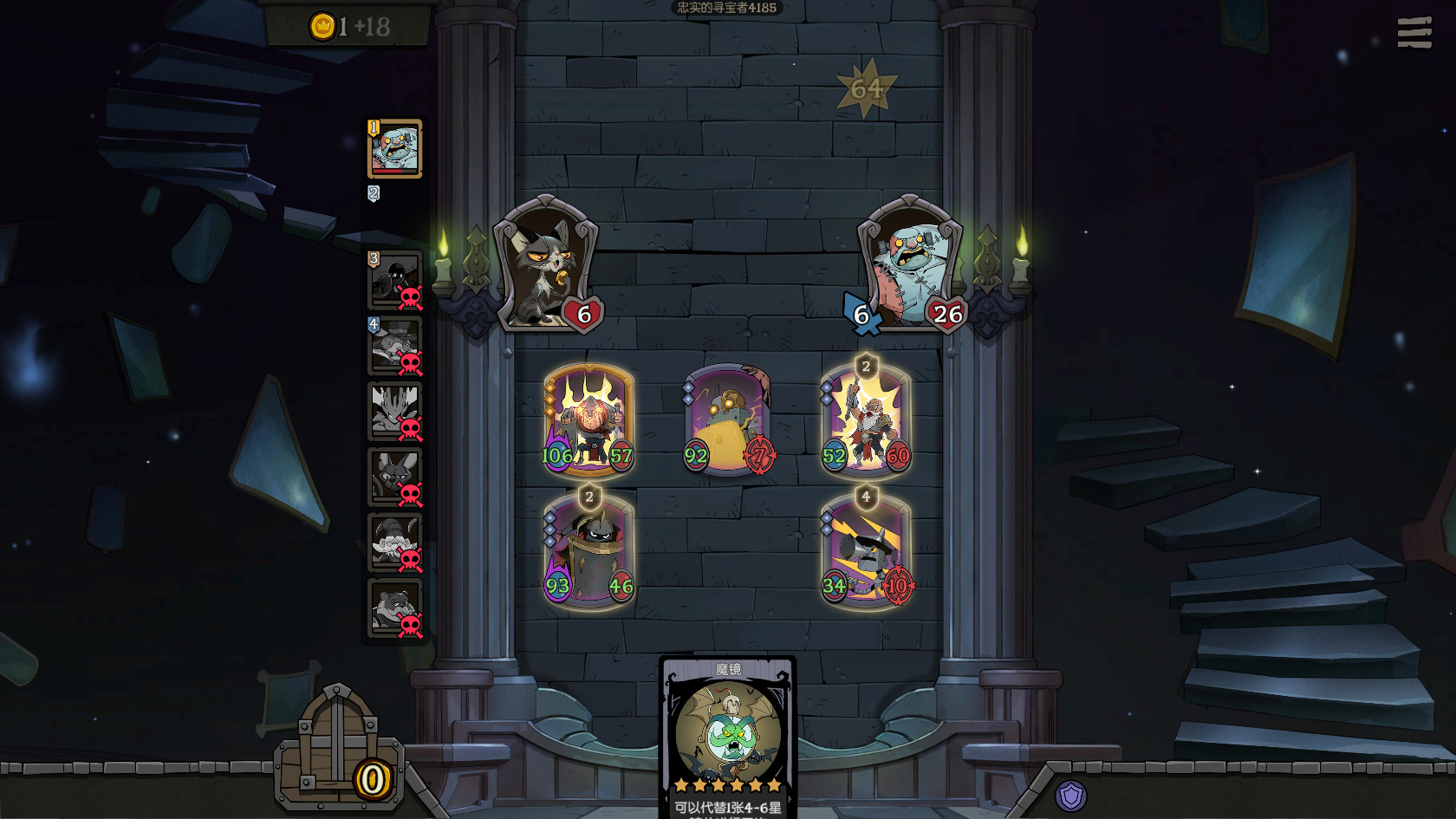The height and width of the screenshot is (819, 1456).
Task: View the eliminated third-place player portrait
Action: [x=395, y=281]
